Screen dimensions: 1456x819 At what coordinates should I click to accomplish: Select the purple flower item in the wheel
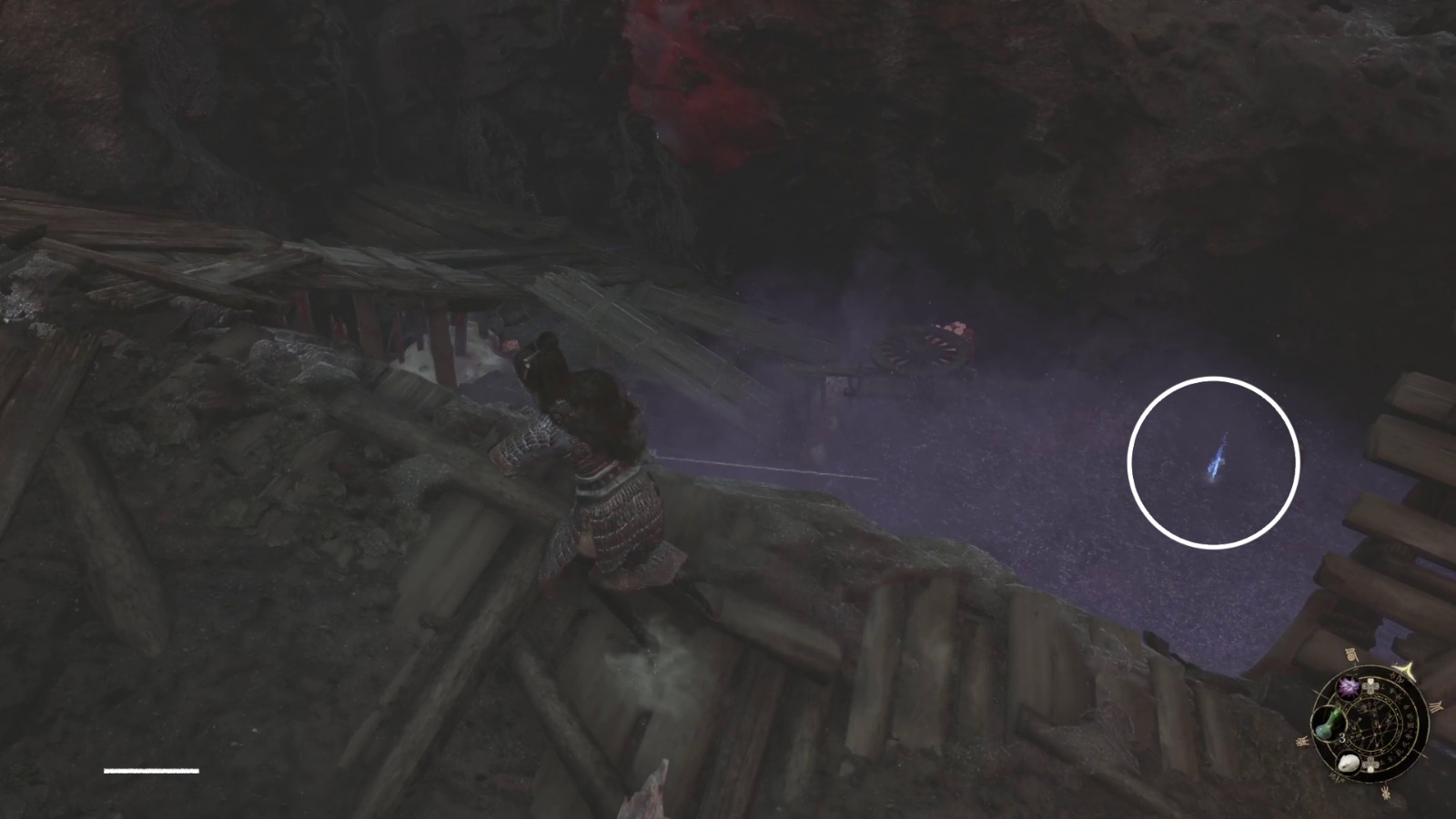pyautogui.click(x=1349, y=688)
